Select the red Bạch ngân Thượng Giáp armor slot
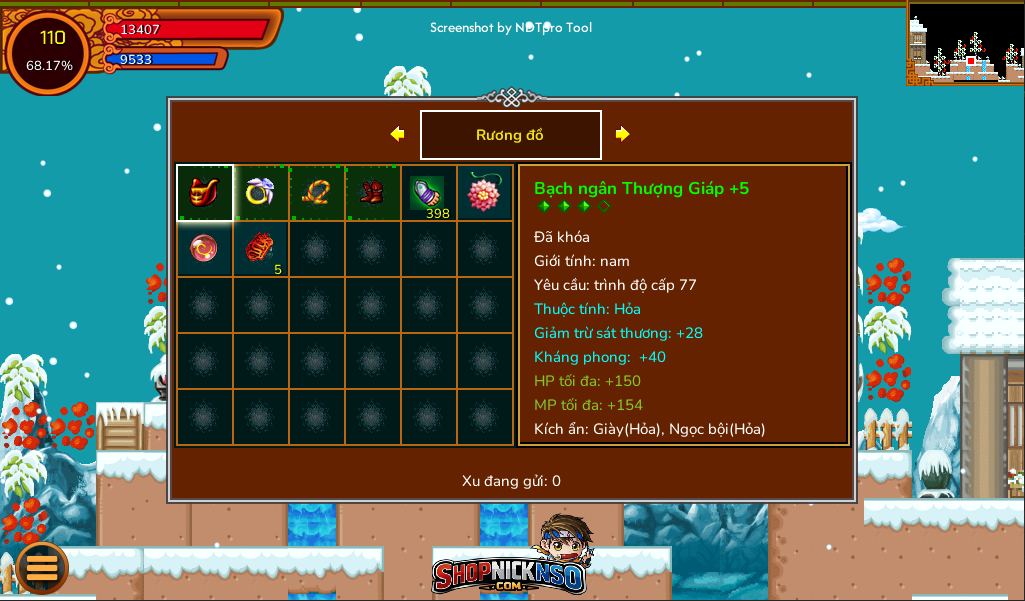Image resolution: width=1025 pixels, height=601 pixels. pyautogui.click(x=205, y=193)
